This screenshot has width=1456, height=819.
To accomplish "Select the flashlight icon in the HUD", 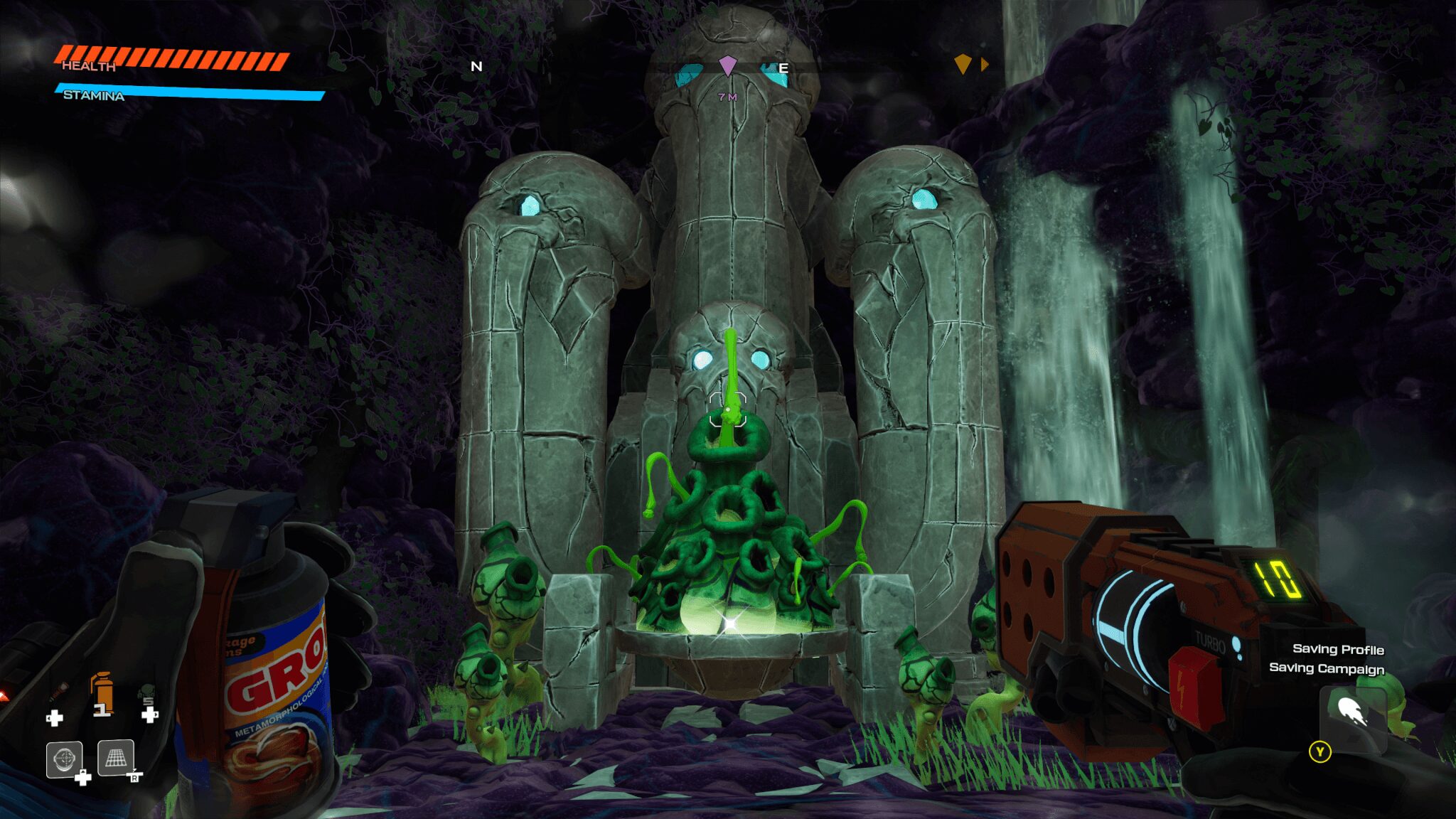I will [x=58, y=690].
